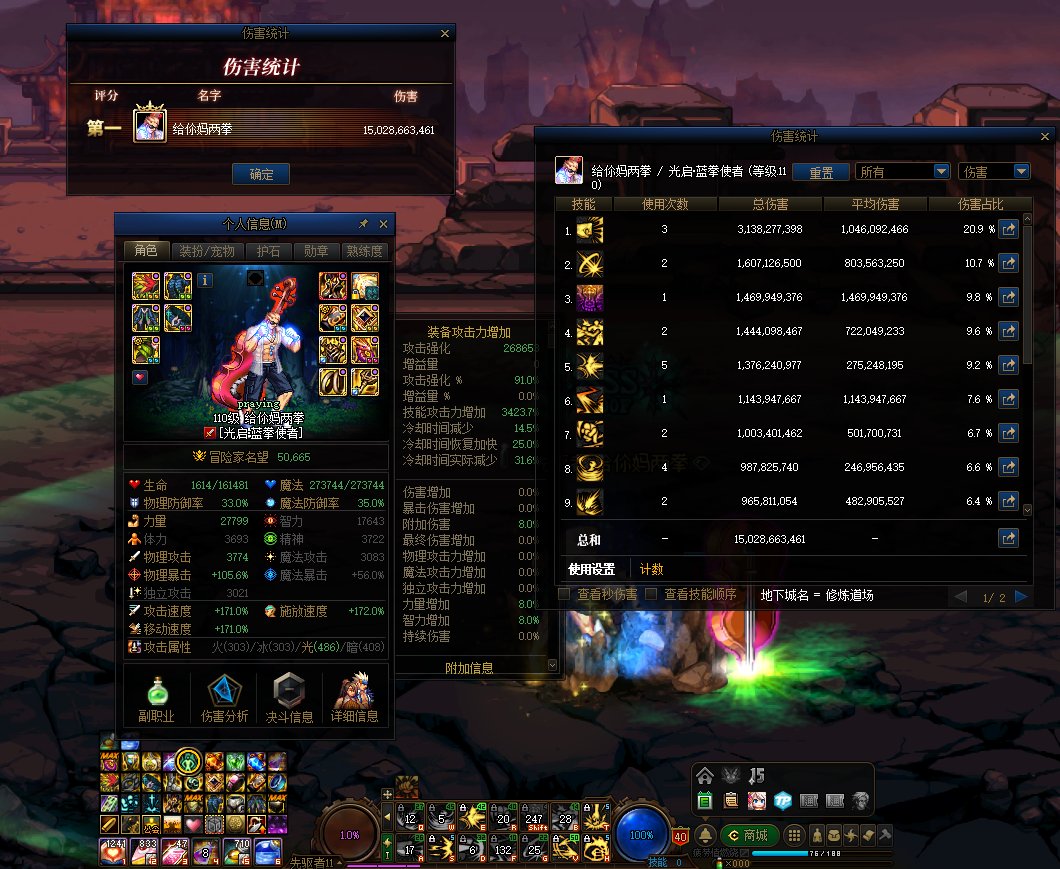Screen dimensions: 1060x869
Task: Confirm the damage result with 确定
Action: pos(261,174)
